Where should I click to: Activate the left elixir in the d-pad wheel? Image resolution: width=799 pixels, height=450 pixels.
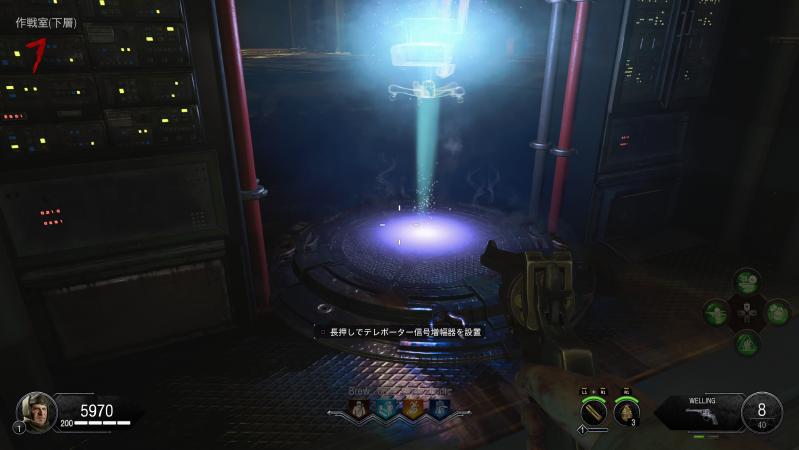pos(716,312)
